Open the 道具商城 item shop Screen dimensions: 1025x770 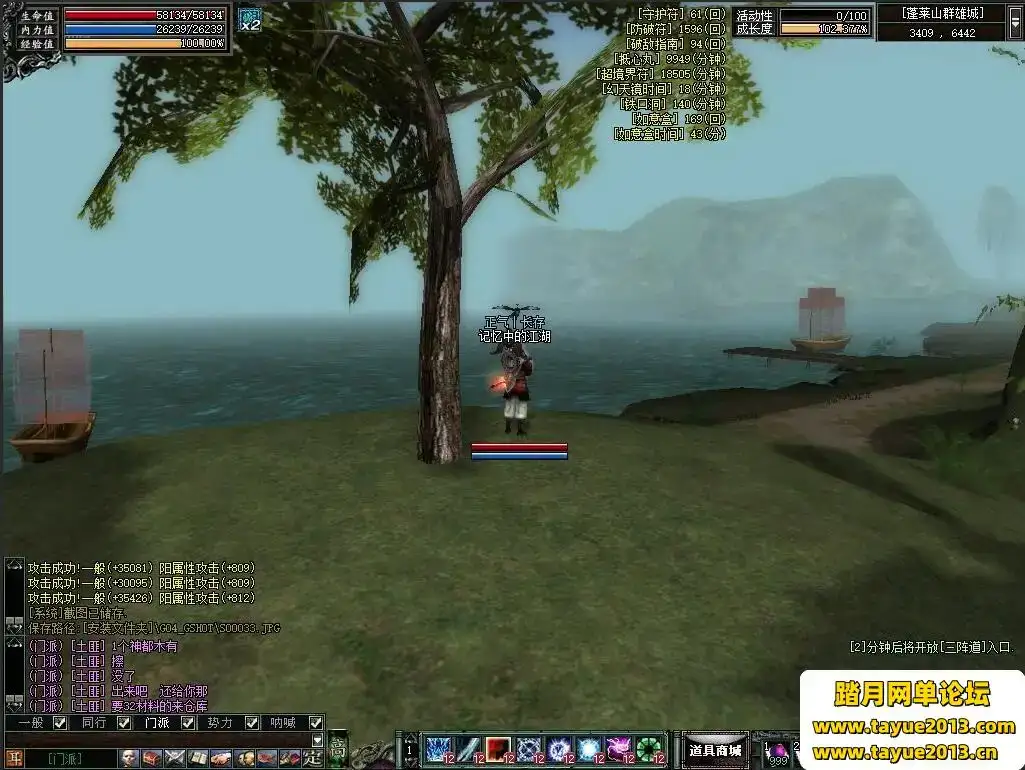715,751
